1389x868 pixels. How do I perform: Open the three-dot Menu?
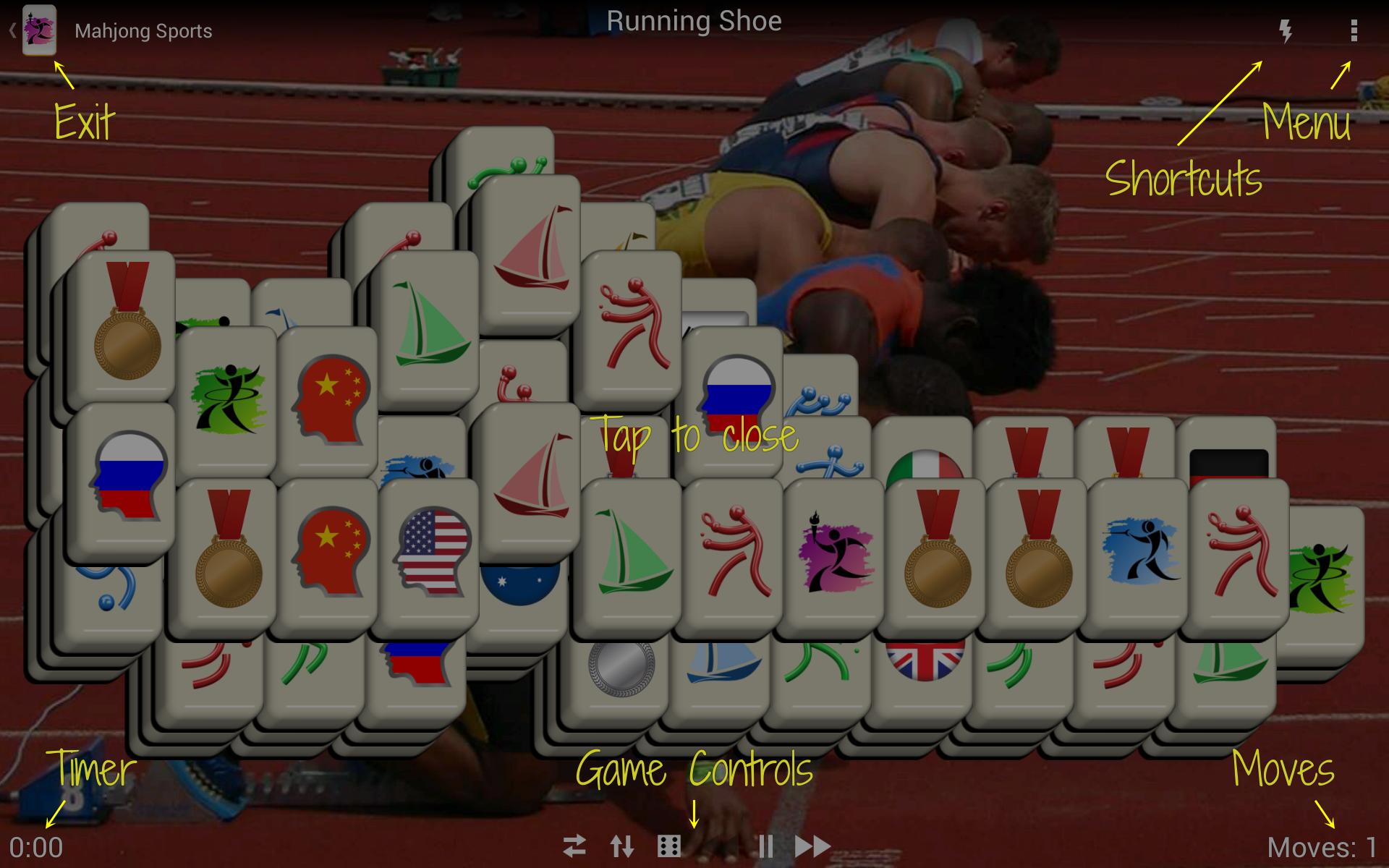[1352, 30]
